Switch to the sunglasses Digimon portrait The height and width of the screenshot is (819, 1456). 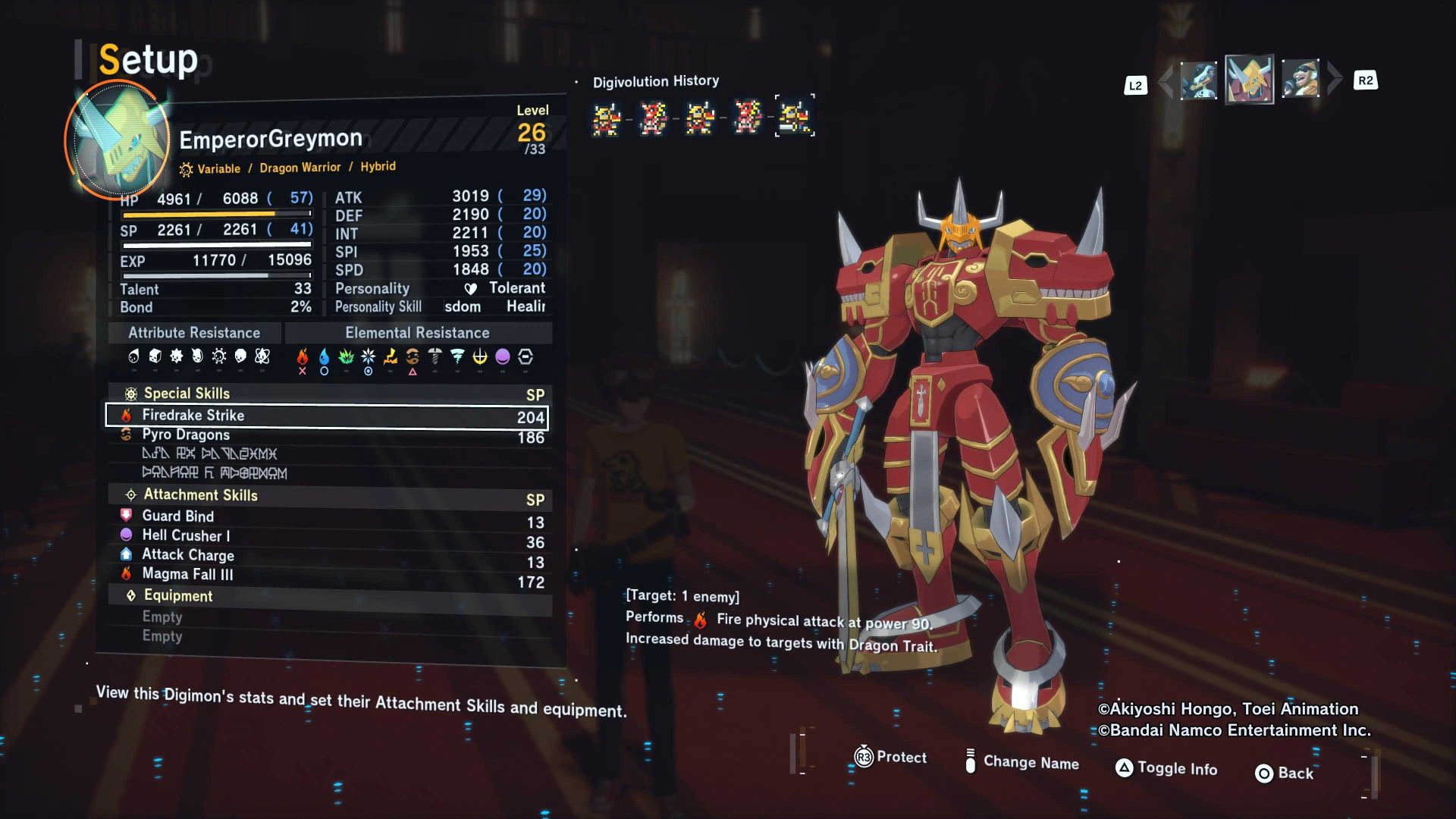tap(1301, 80)
